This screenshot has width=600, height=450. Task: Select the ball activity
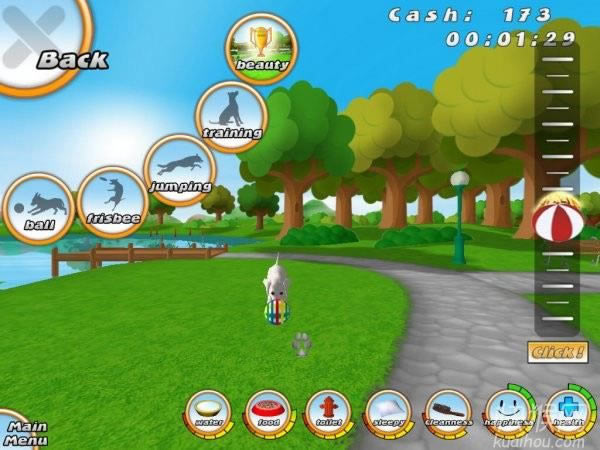click(x=39, y=207)
